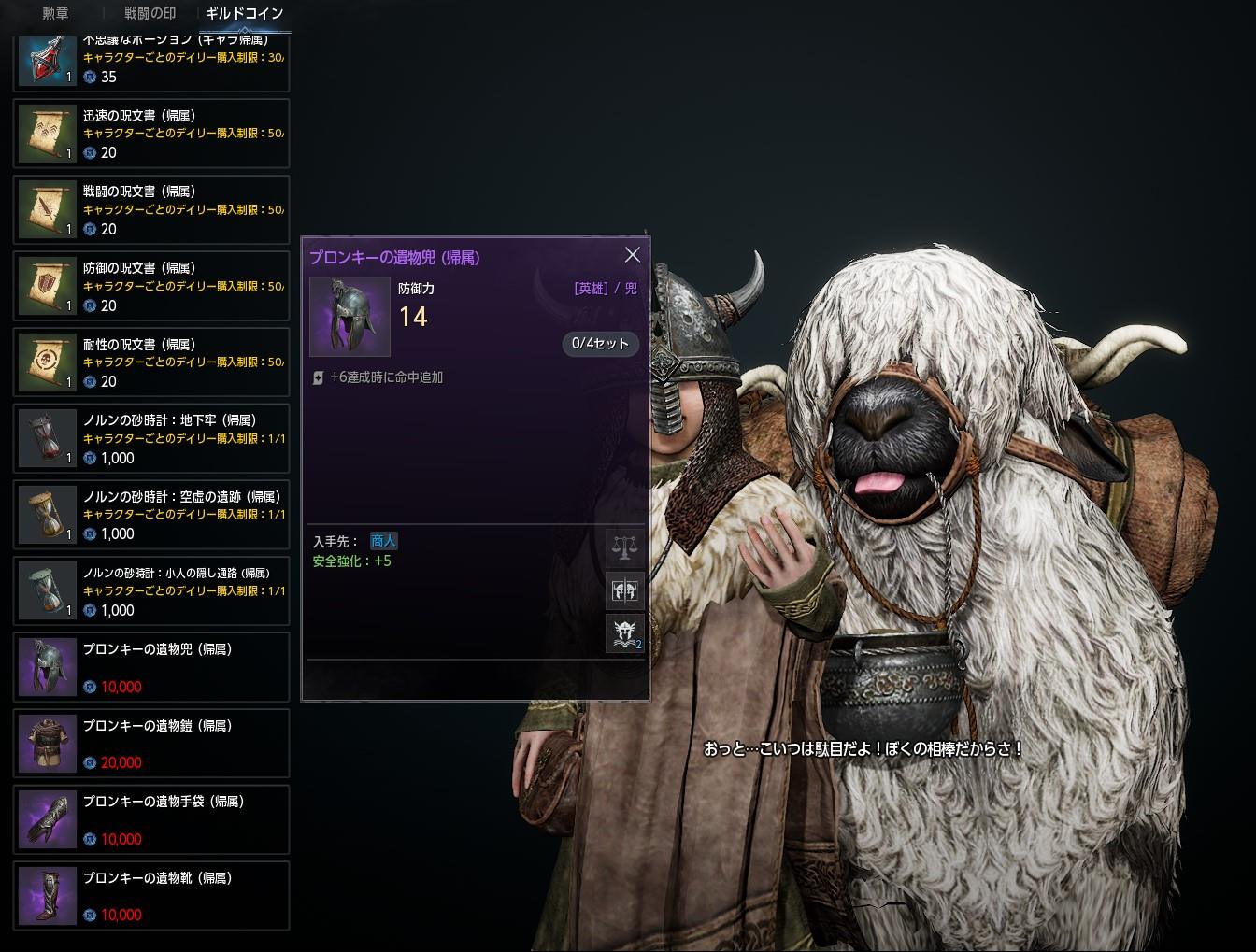Open the 戦闘の印 tab
The height and width of the screenshot is (952, 1256).
pos(150,14)
